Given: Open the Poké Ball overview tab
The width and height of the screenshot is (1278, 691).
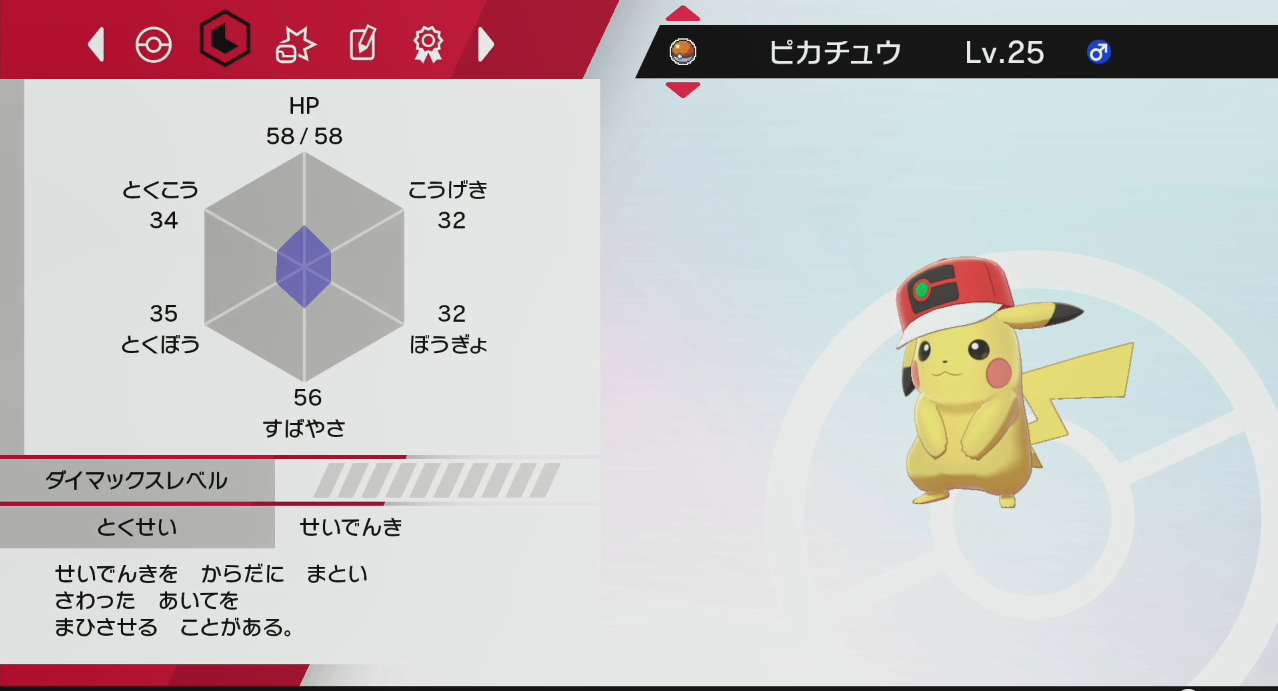Looking at the screenshot, I should coord(154,44).
